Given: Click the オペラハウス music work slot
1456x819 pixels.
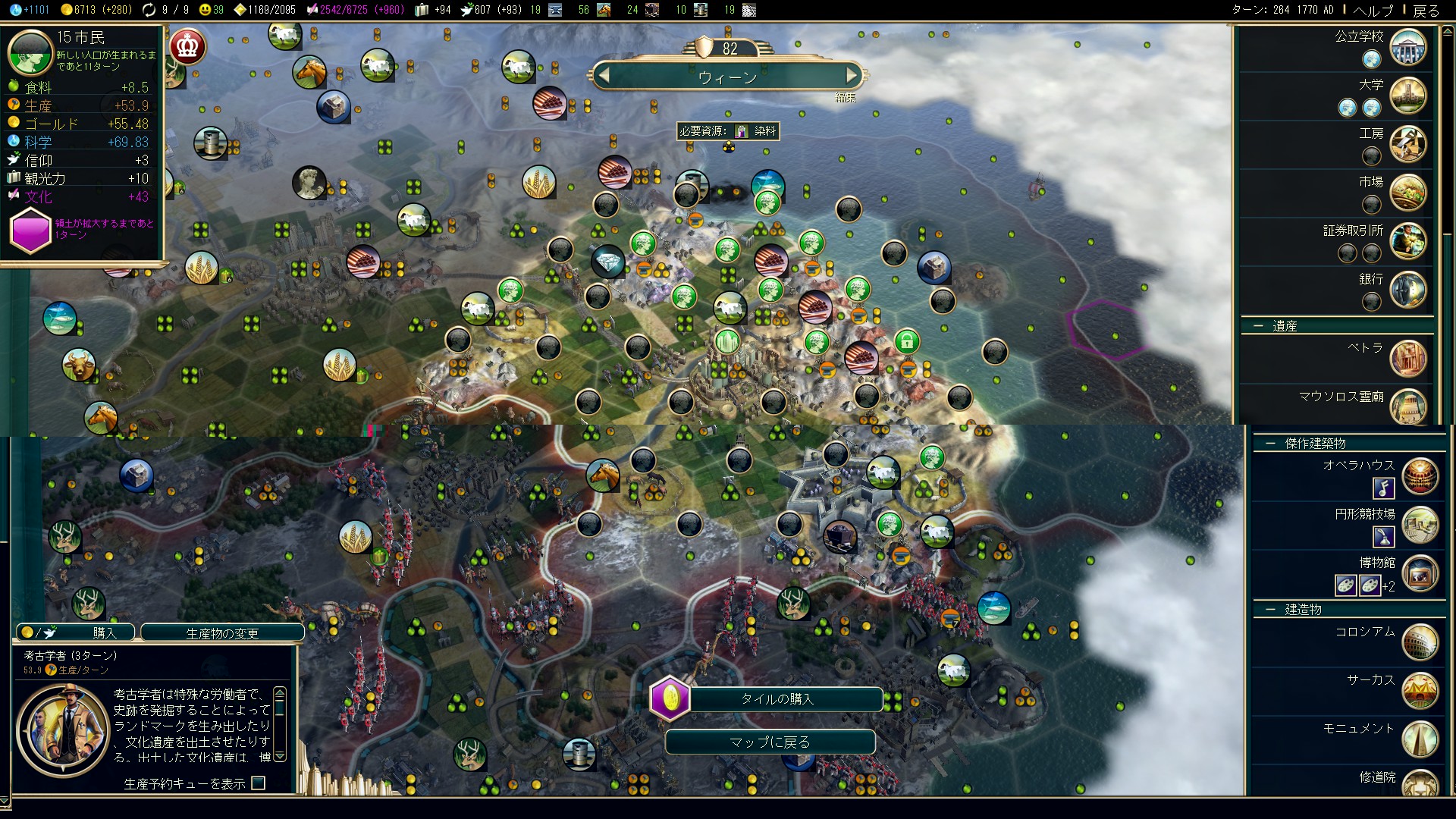Looking at the screenshot, I should point(1383,488).
